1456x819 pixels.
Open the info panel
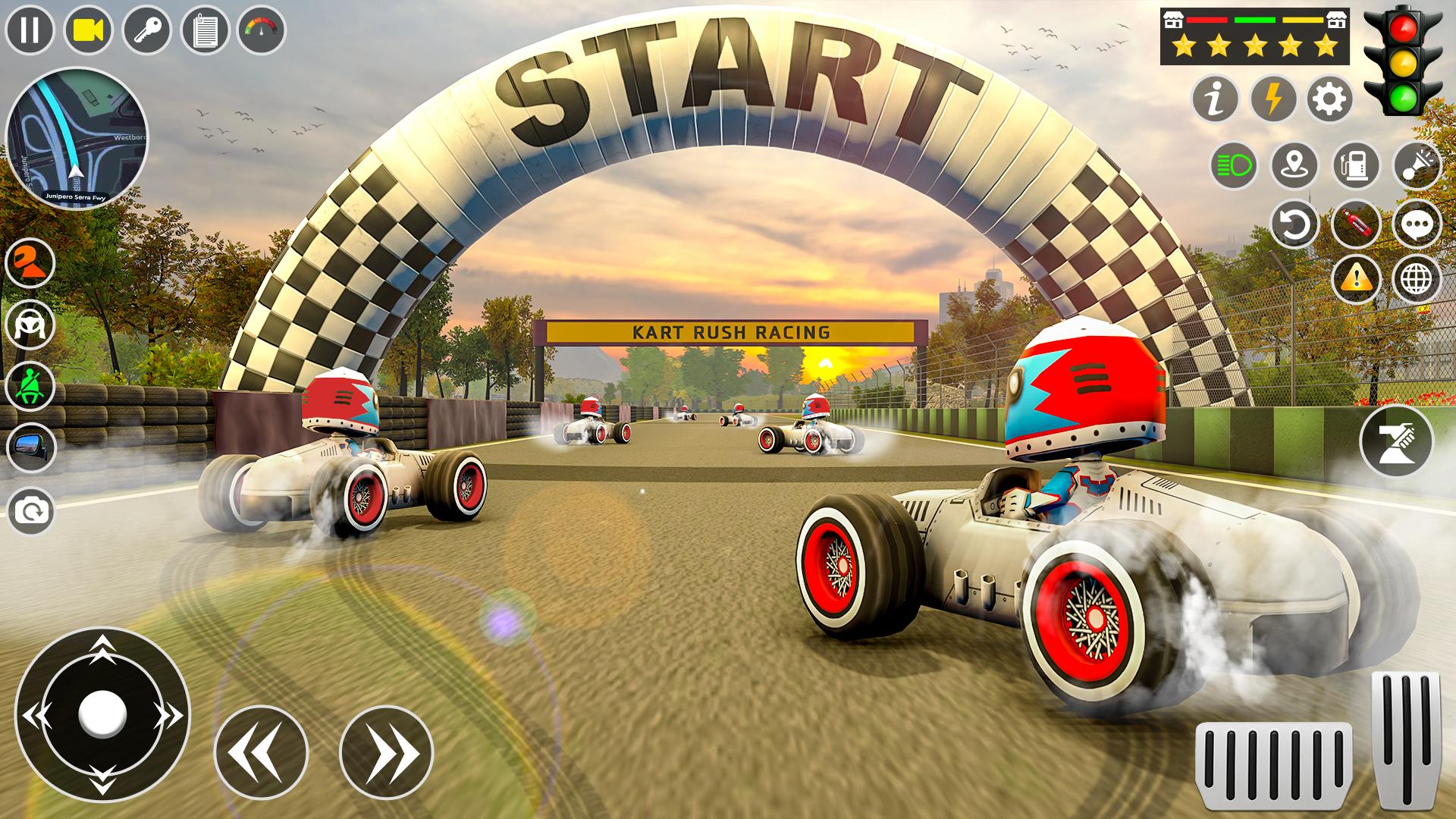pyautogui.click(x=1216, y=99)
